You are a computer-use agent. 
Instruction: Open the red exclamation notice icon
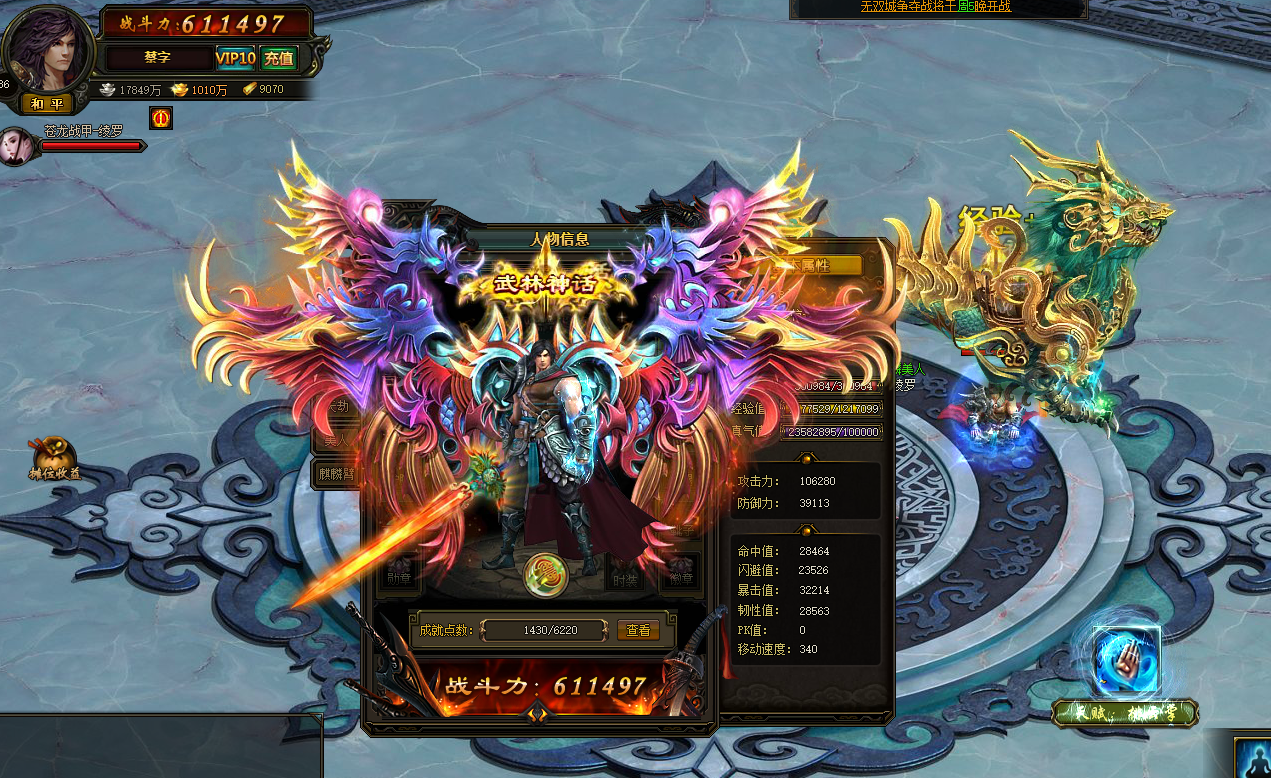(159, 118)
